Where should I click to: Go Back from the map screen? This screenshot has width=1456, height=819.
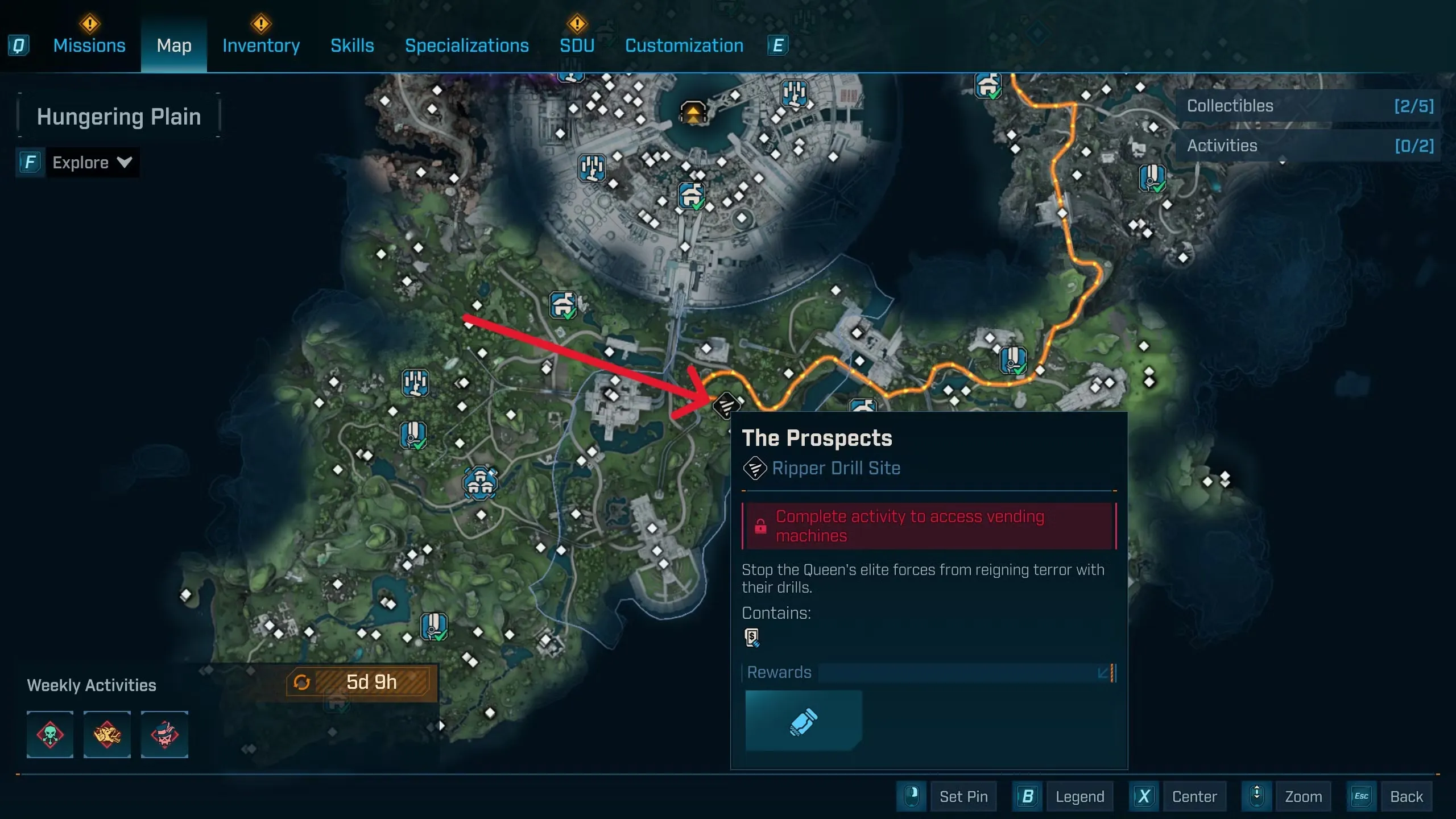(1406, 797)
